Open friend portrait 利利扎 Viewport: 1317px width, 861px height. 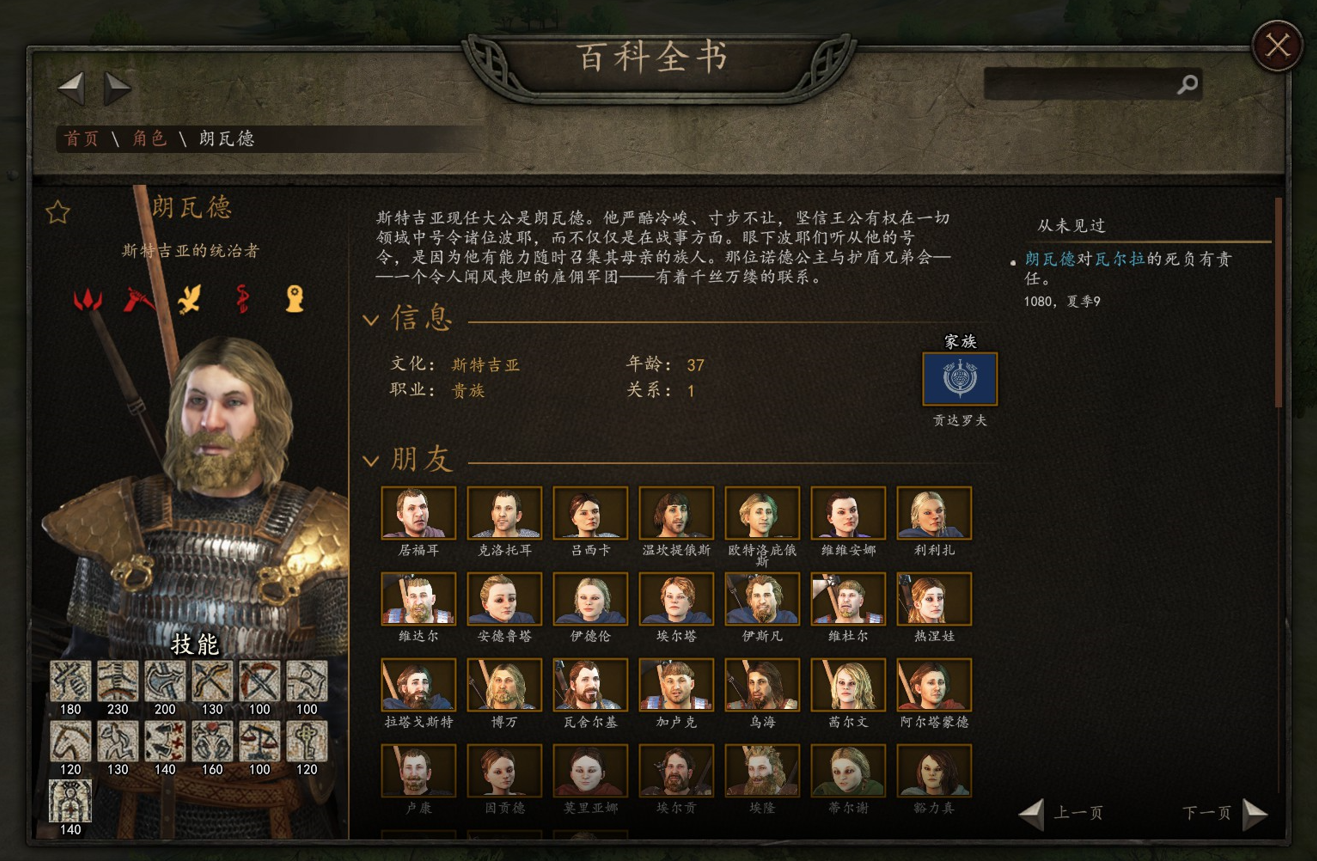pos(934,513)
